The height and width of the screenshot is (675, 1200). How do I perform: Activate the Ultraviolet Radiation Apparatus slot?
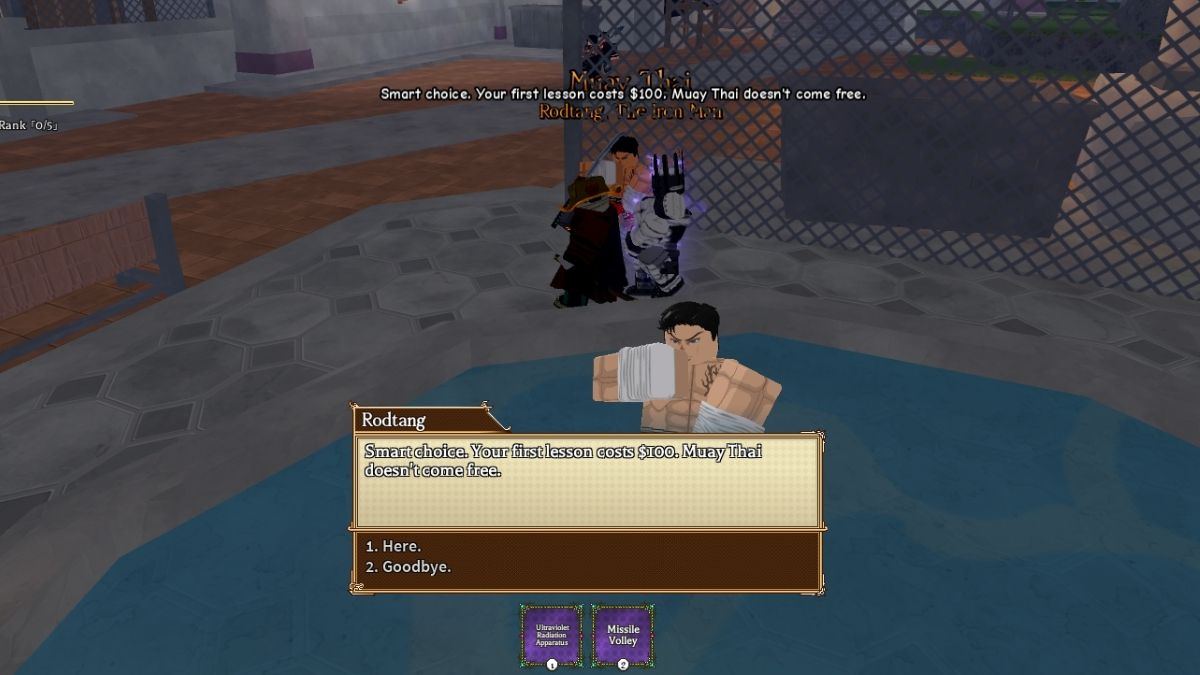(551, 634)
